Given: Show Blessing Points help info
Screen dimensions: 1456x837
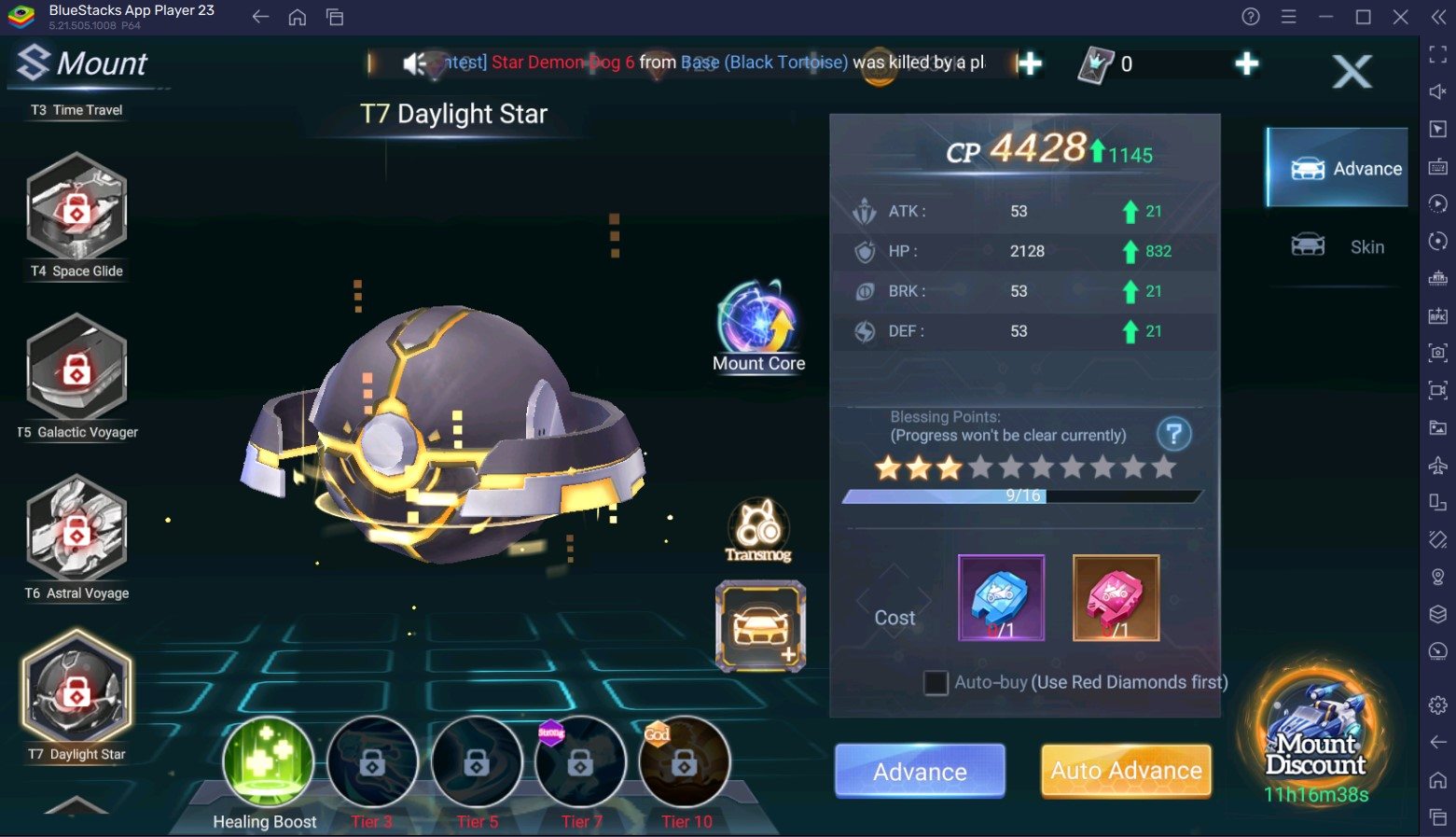Looking at the screenshot, I should 1173,434.
